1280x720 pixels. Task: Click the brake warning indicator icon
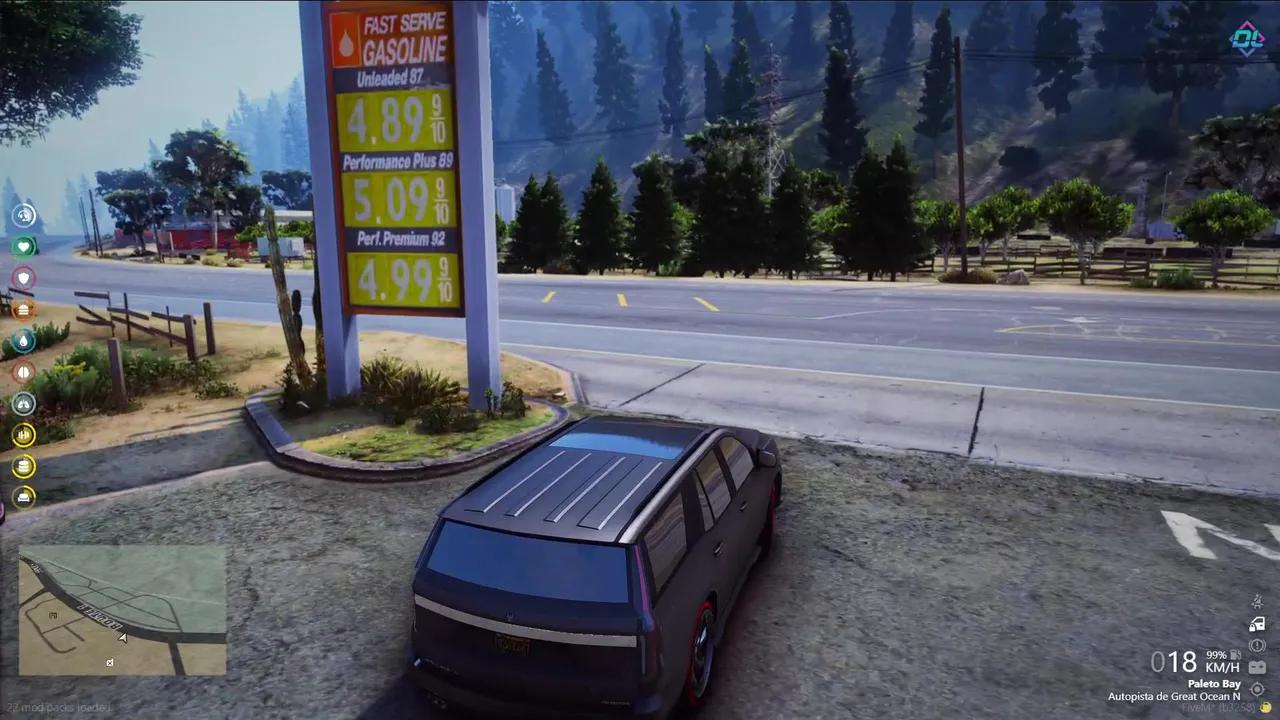click(x=1257, y=646)
